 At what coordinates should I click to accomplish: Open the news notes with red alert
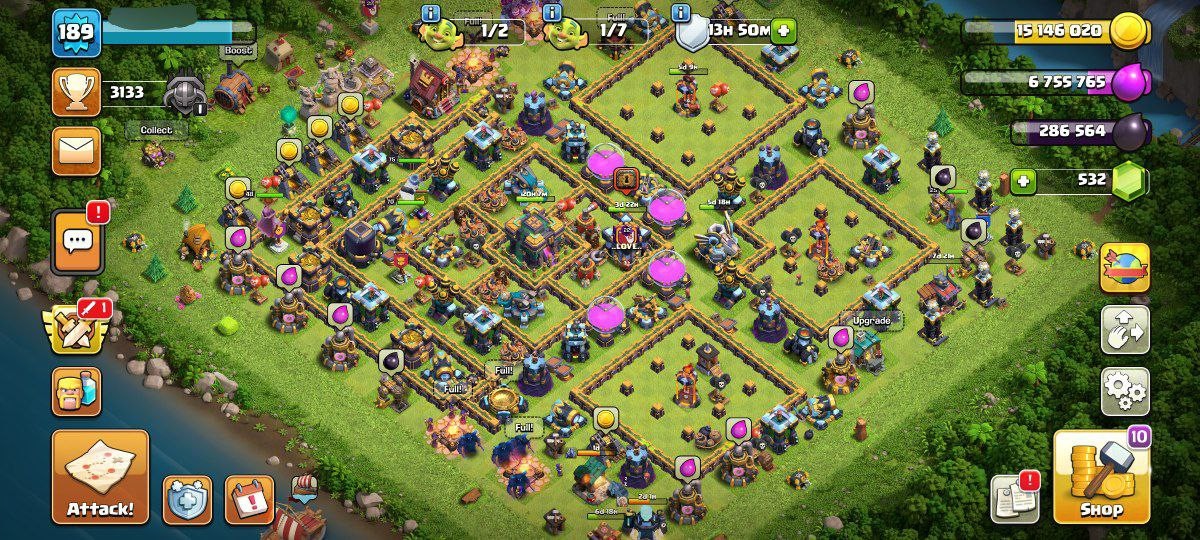point(1014,497)
